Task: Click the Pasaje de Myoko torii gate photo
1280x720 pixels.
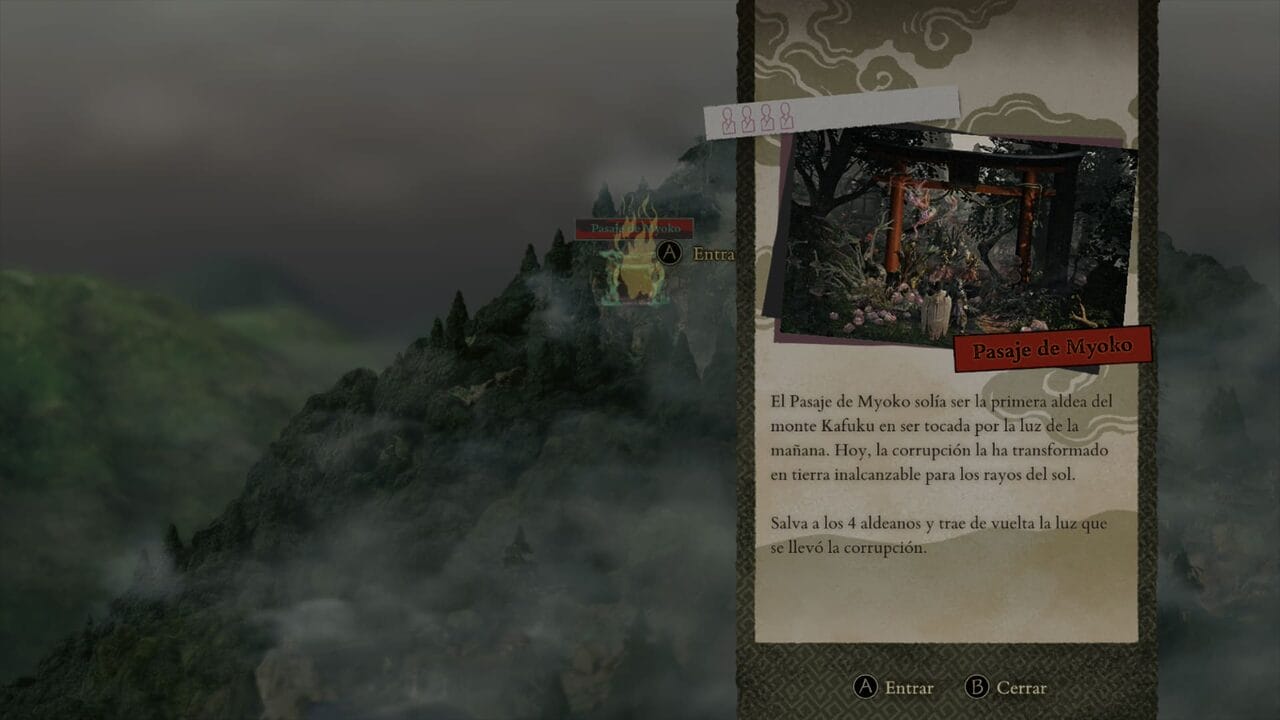Action: pos(956,237)
